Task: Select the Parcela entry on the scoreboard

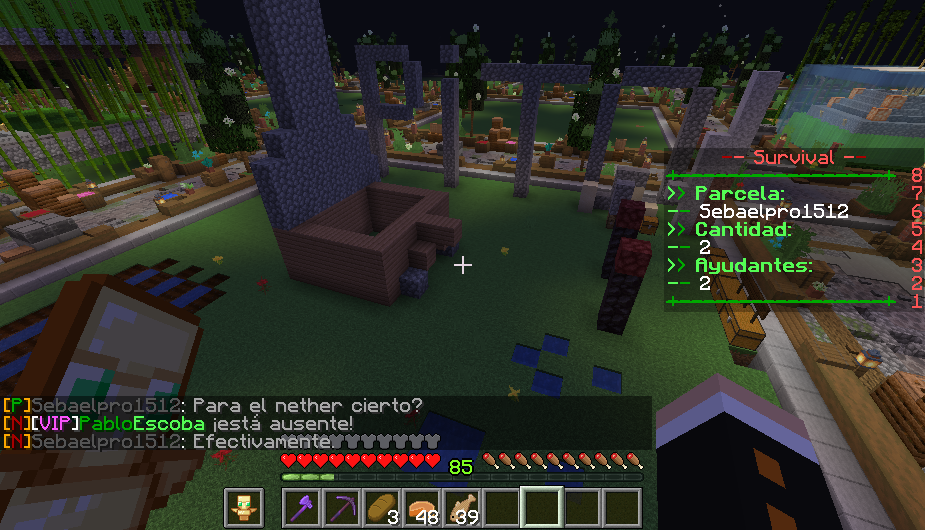Action: pos(738,193)
